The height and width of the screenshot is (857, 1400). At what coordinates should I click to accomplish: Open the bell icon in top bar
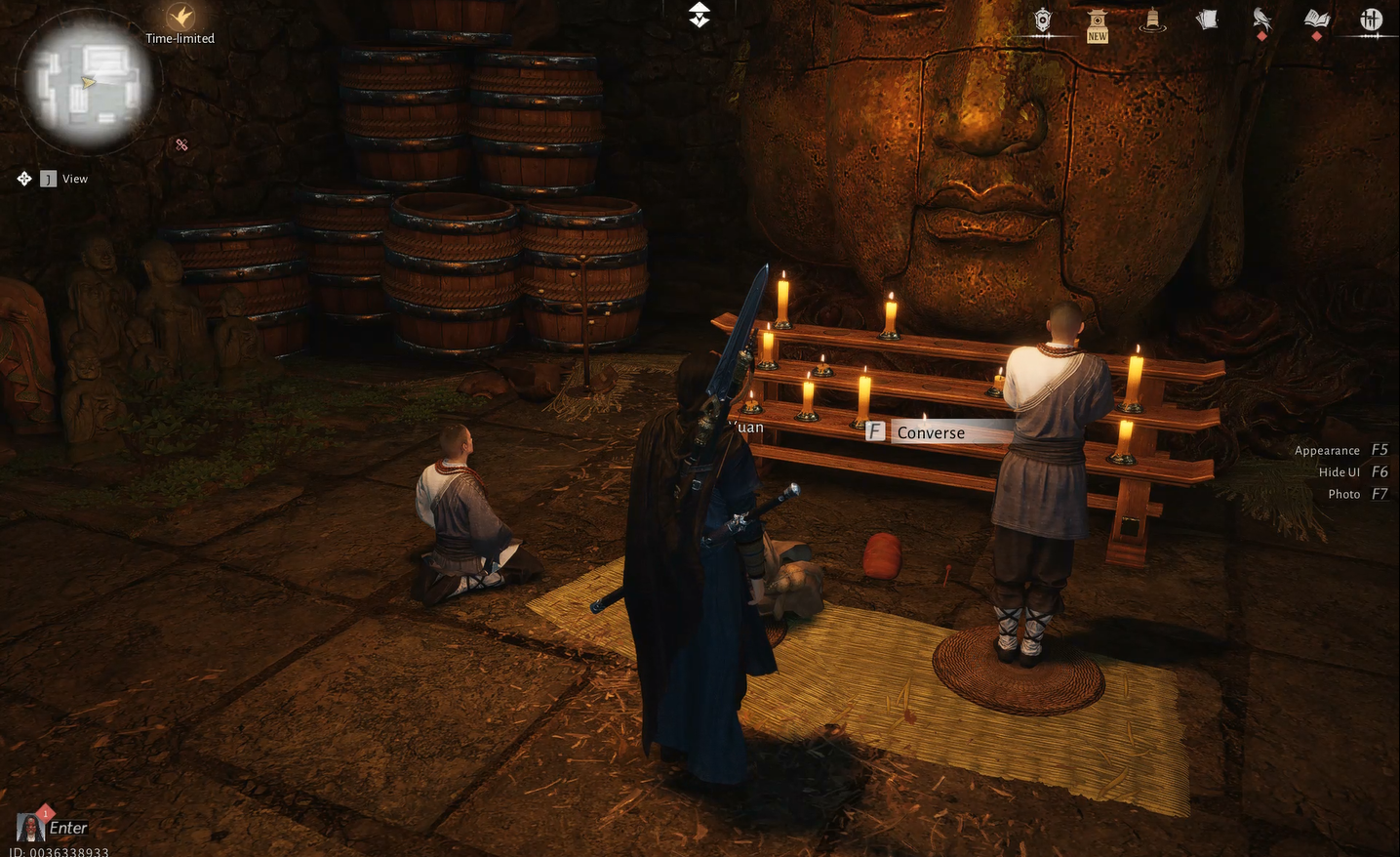(1152, 20)
